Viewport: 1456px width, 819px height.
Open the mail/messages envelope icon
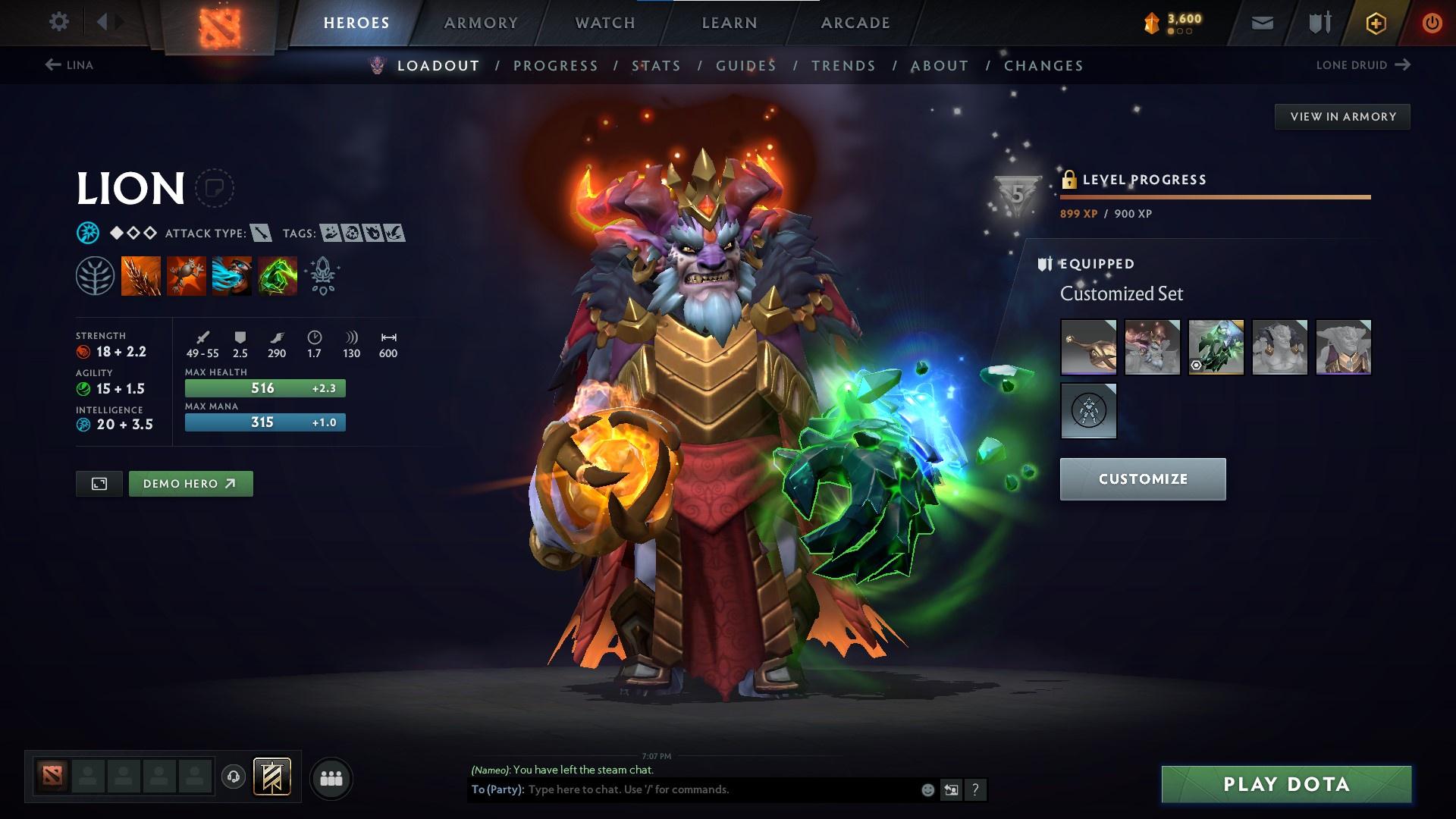click(x=1261, y=22)
